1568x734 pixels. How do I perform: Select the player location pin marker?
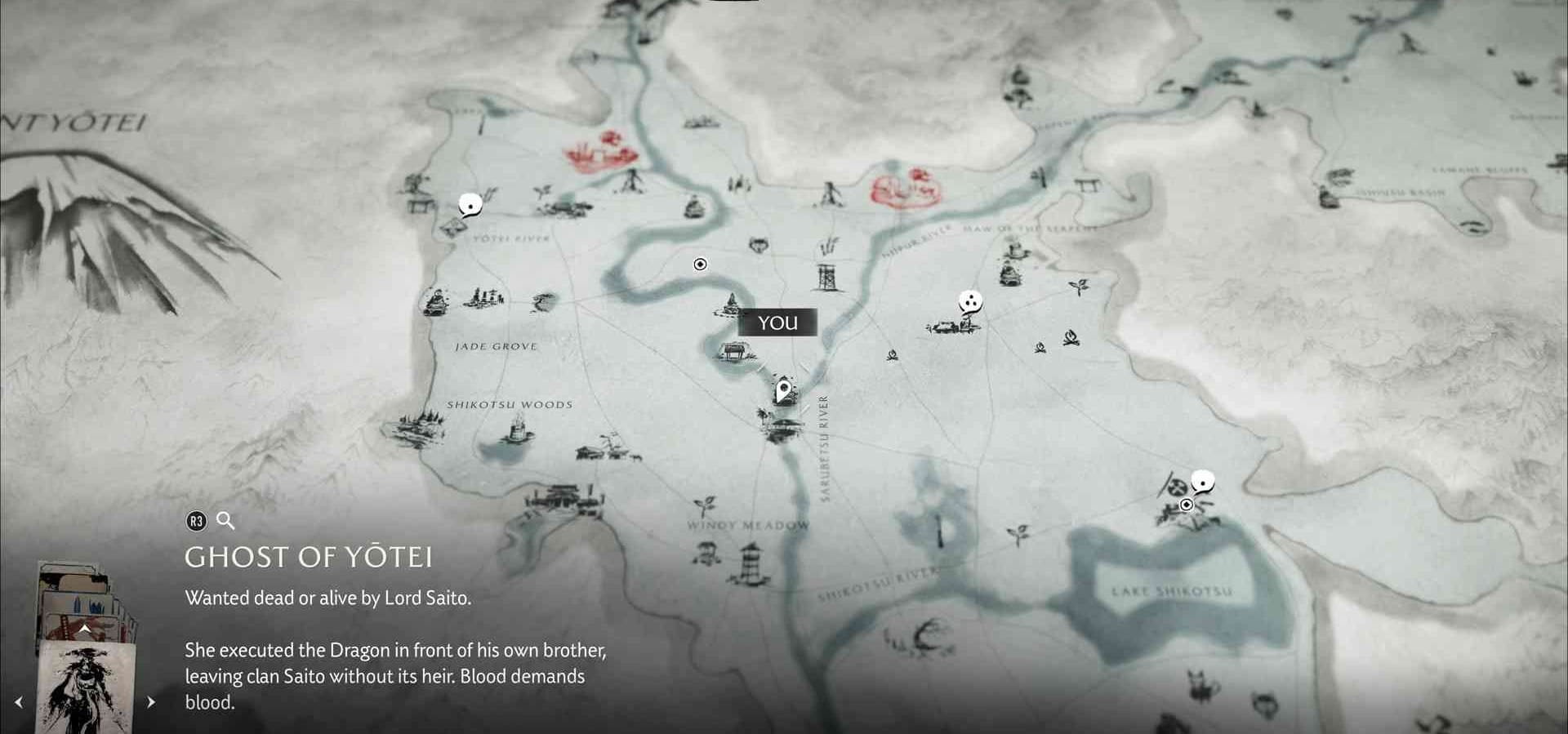784,391
